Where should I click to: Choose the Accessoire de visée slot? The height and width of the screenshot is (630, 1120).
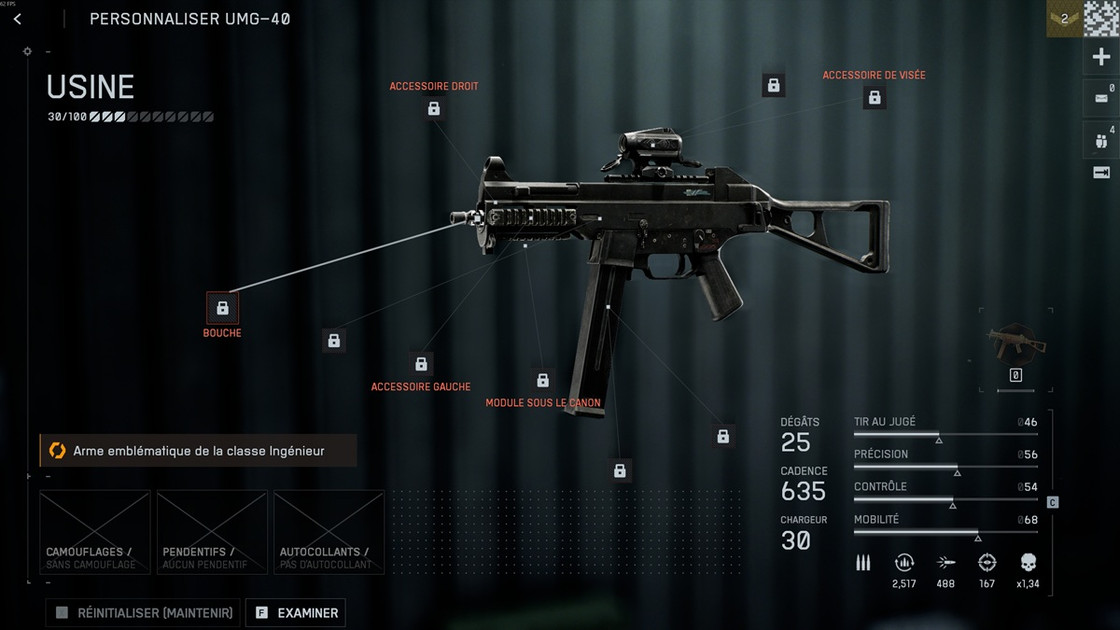coord(874,97)
